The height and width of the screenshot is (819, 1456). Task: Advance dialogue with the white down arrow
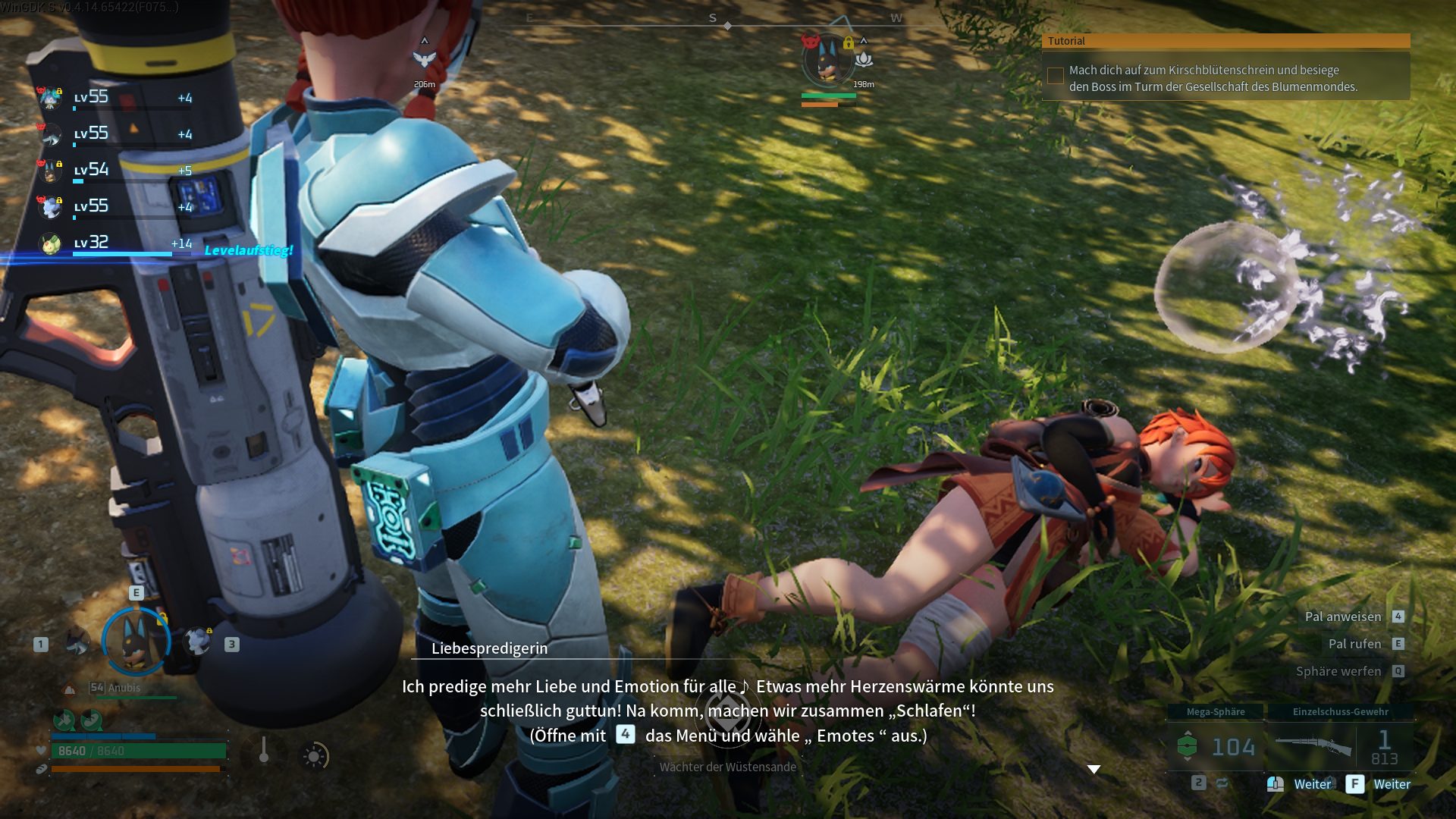tap(1094, 769)
